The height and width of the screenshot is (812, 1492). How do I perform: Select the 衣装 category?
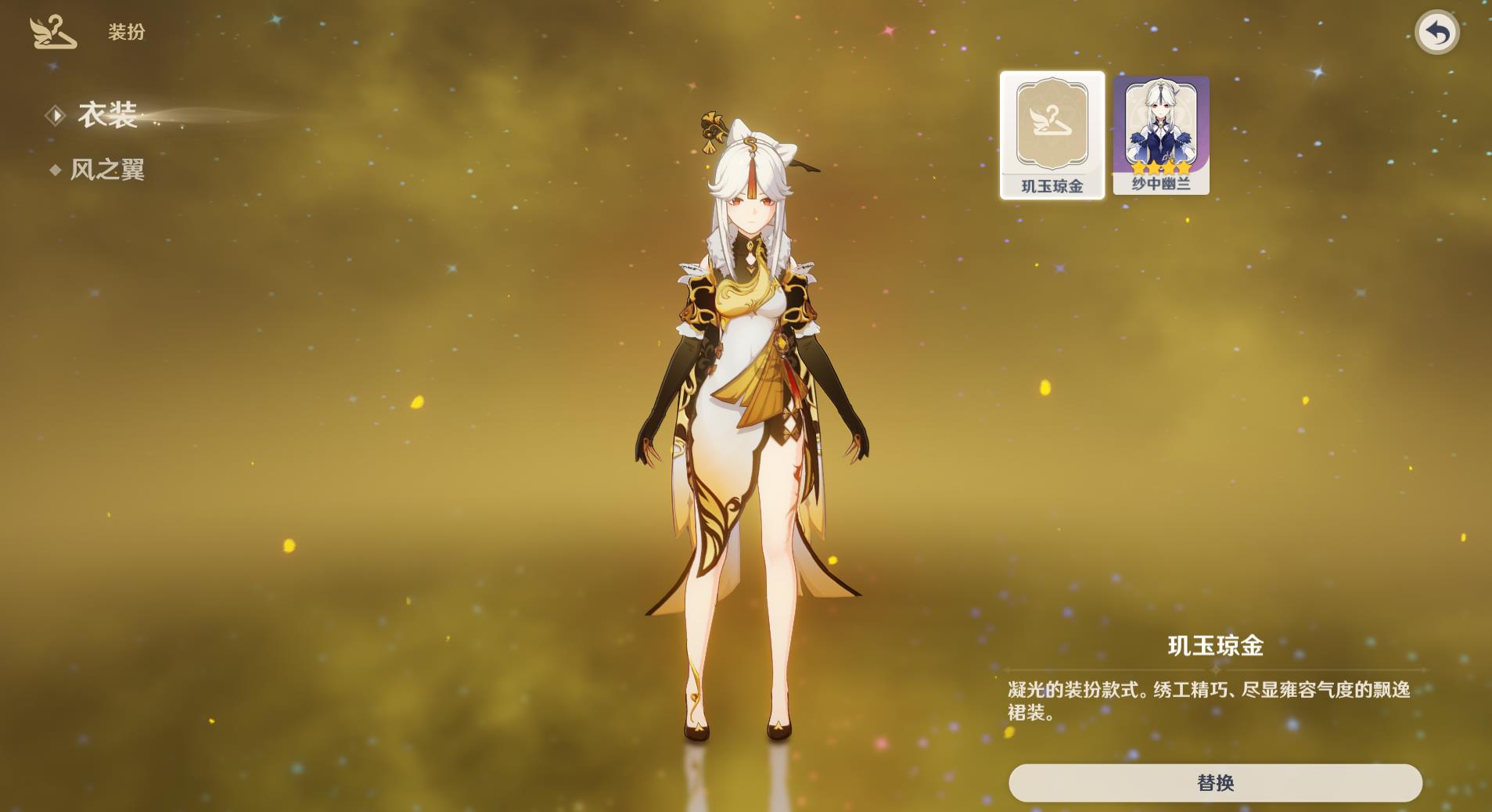(110, 115)
